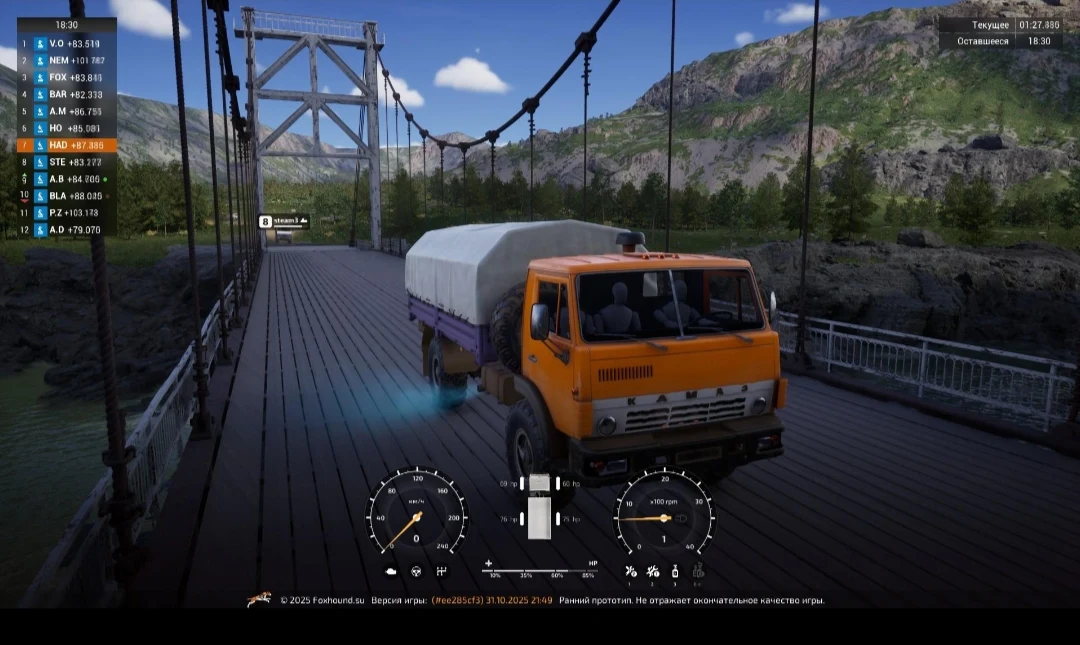Viewport: 1080px width, 645px height.
Task: Click the Foxhound logo in footer
Action: coord(259,600)
